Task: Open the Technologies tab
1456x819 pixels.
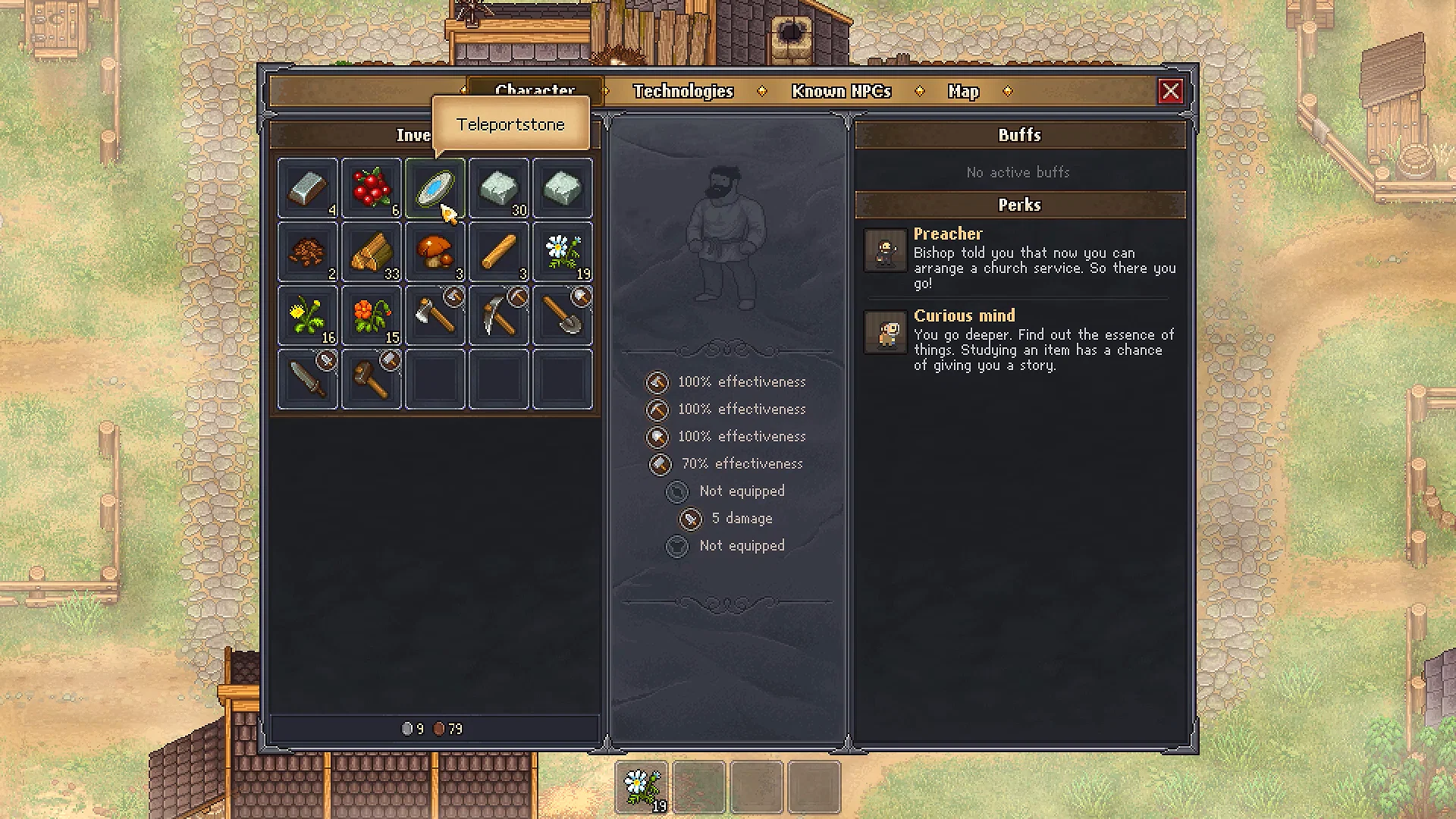Action: coord(683,91)
